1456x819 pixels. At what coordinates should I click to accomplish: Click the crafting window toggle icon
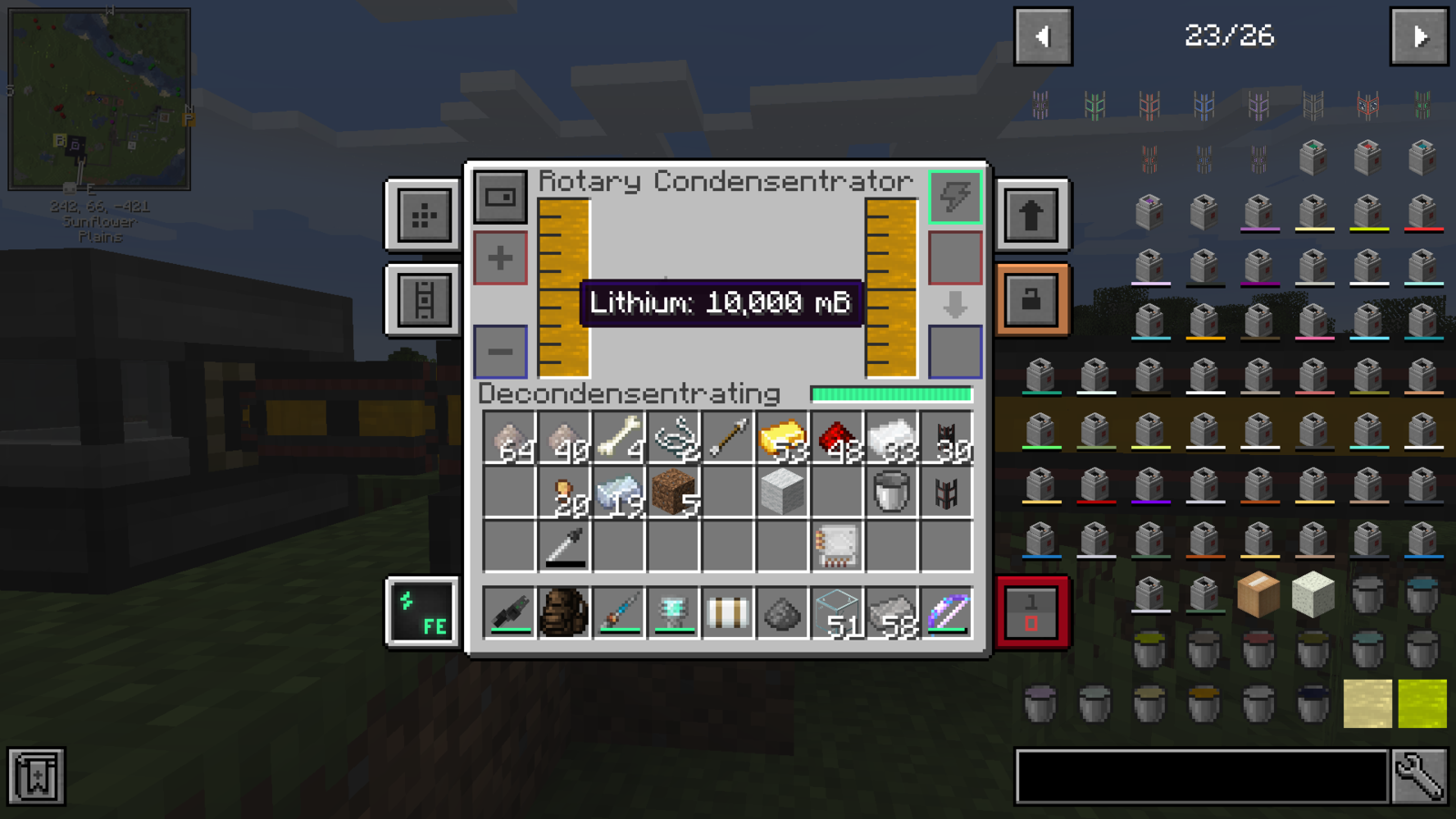pyautogui.click(x=500, y=198)
